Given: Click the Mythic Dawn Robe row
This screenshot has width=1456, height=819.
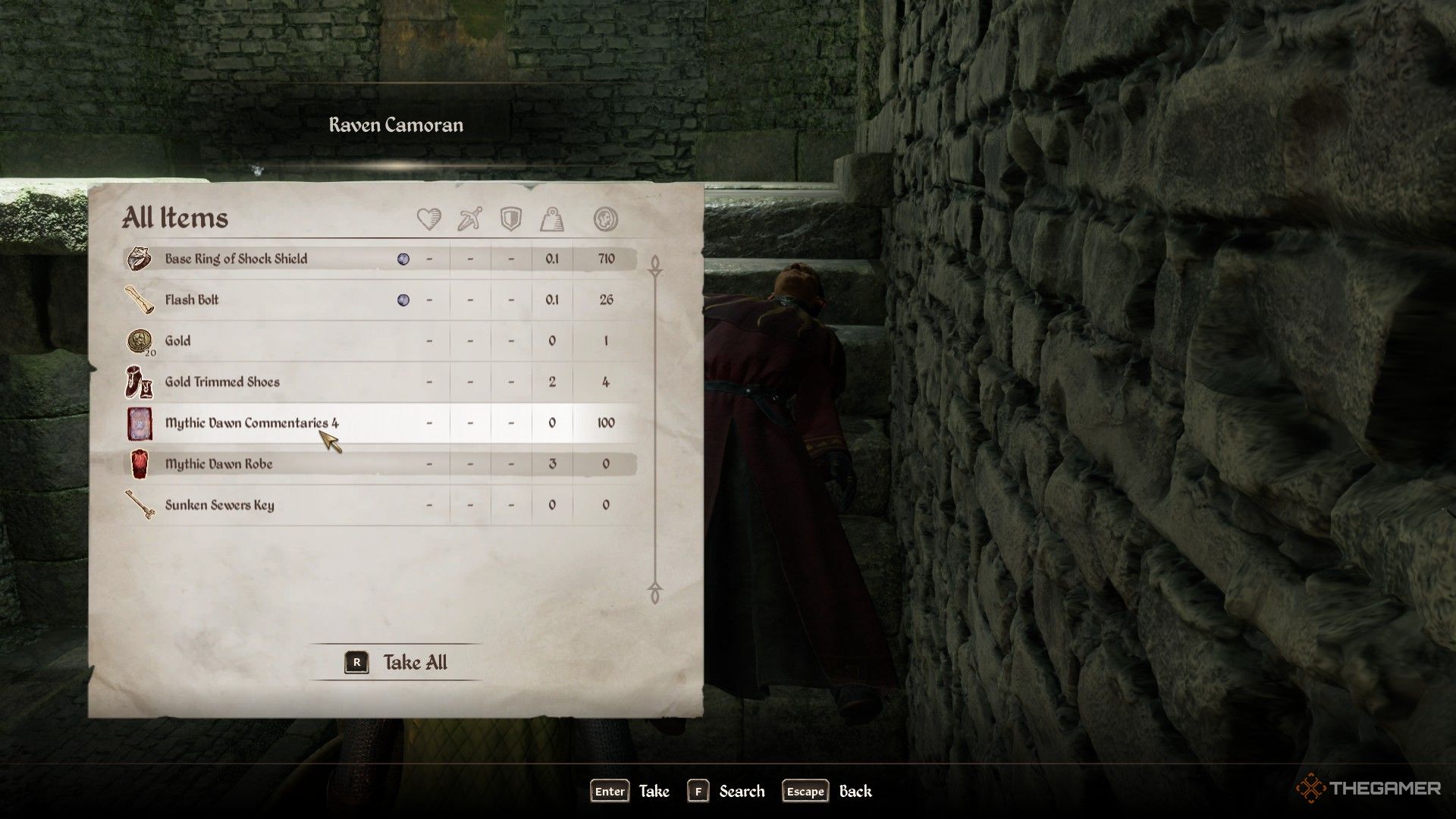Looking at the screenshot, I should pyautogui.click(x=218, y=463).
